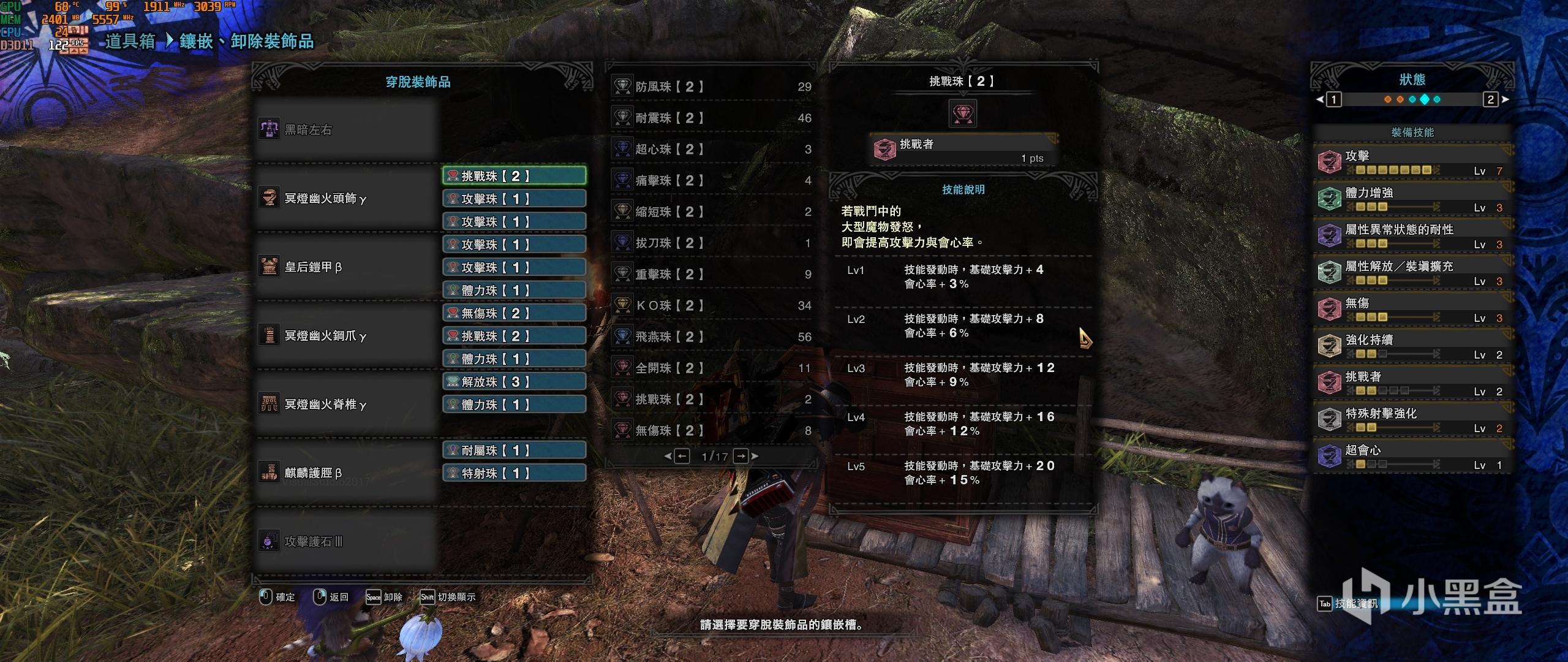Choose the 冥燈幽火頭飾γ helmet row
The height and width of the screenshot is (662, 1568).
[x=347, y=199]
